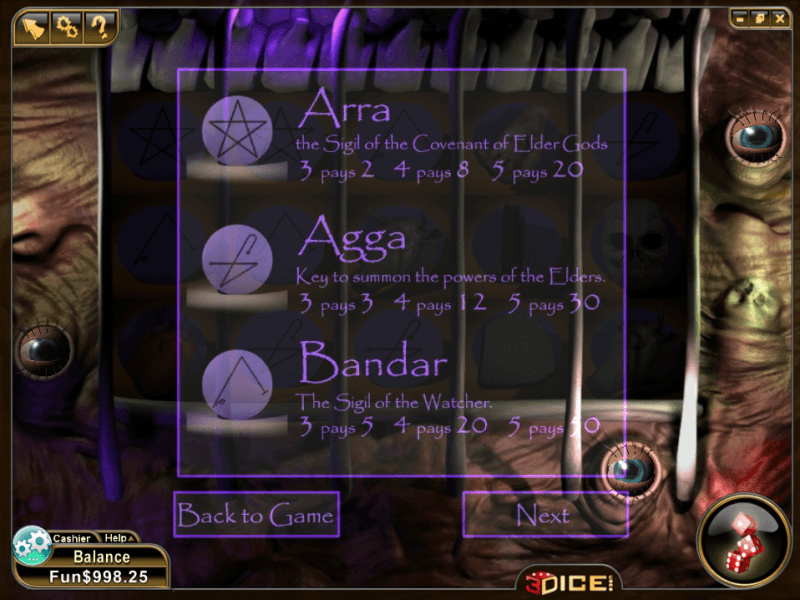Viewport: 800px width, 600px height.
Task: Toggle windowed mode with the restore button
Action: tap(758, 17)
